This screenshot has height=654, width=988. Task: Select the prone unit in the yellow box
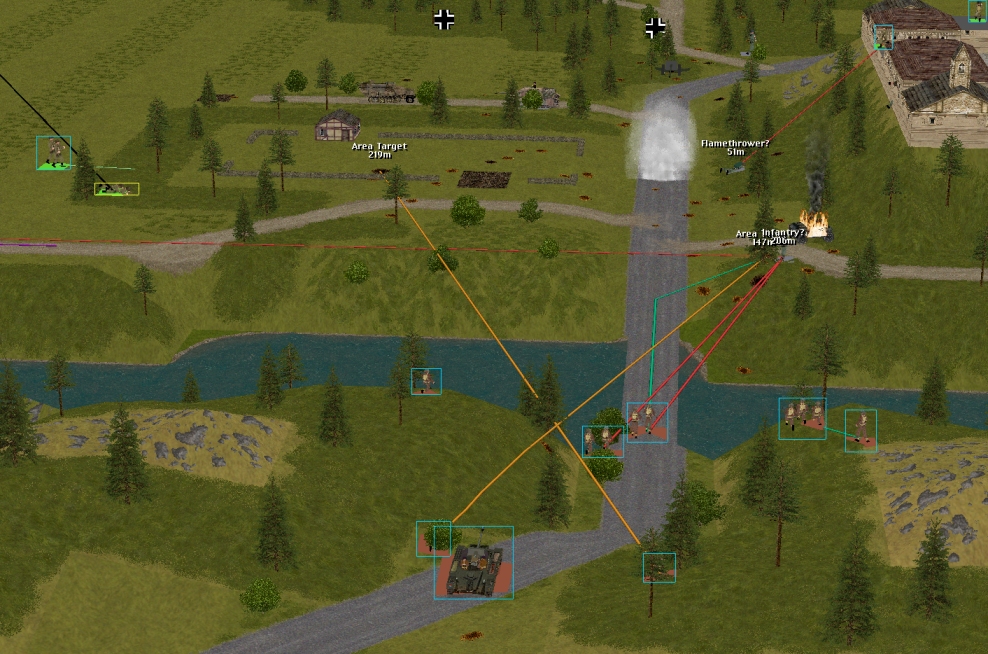click(117, 188)
